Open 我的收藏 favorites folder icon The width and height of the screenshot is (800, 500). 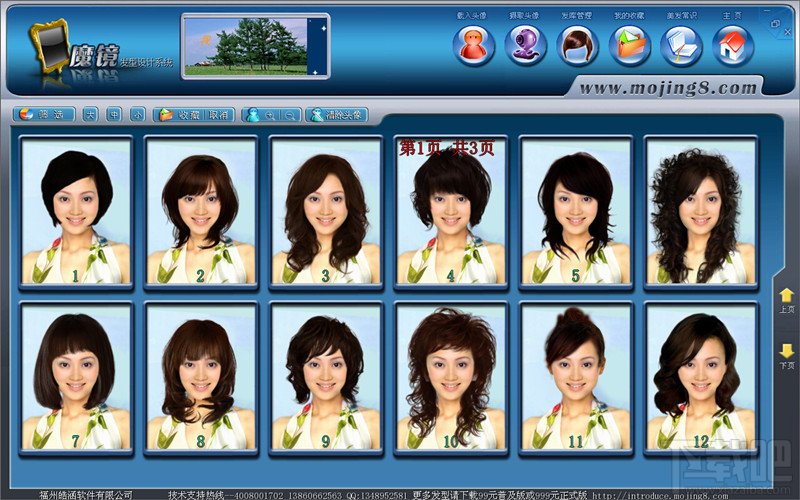tap(629, 45)
